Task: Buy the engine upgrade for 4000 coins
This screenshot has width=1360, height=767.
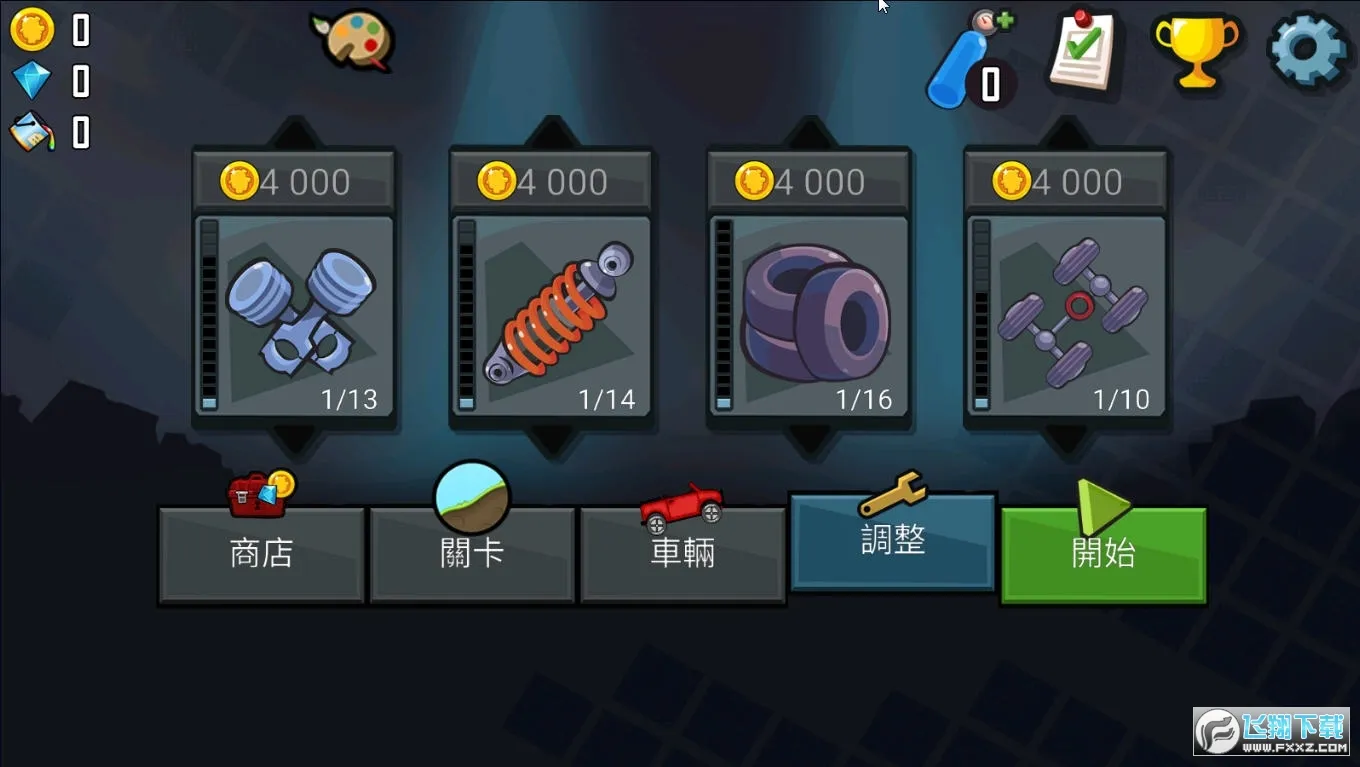Action: tap(293, 181)
